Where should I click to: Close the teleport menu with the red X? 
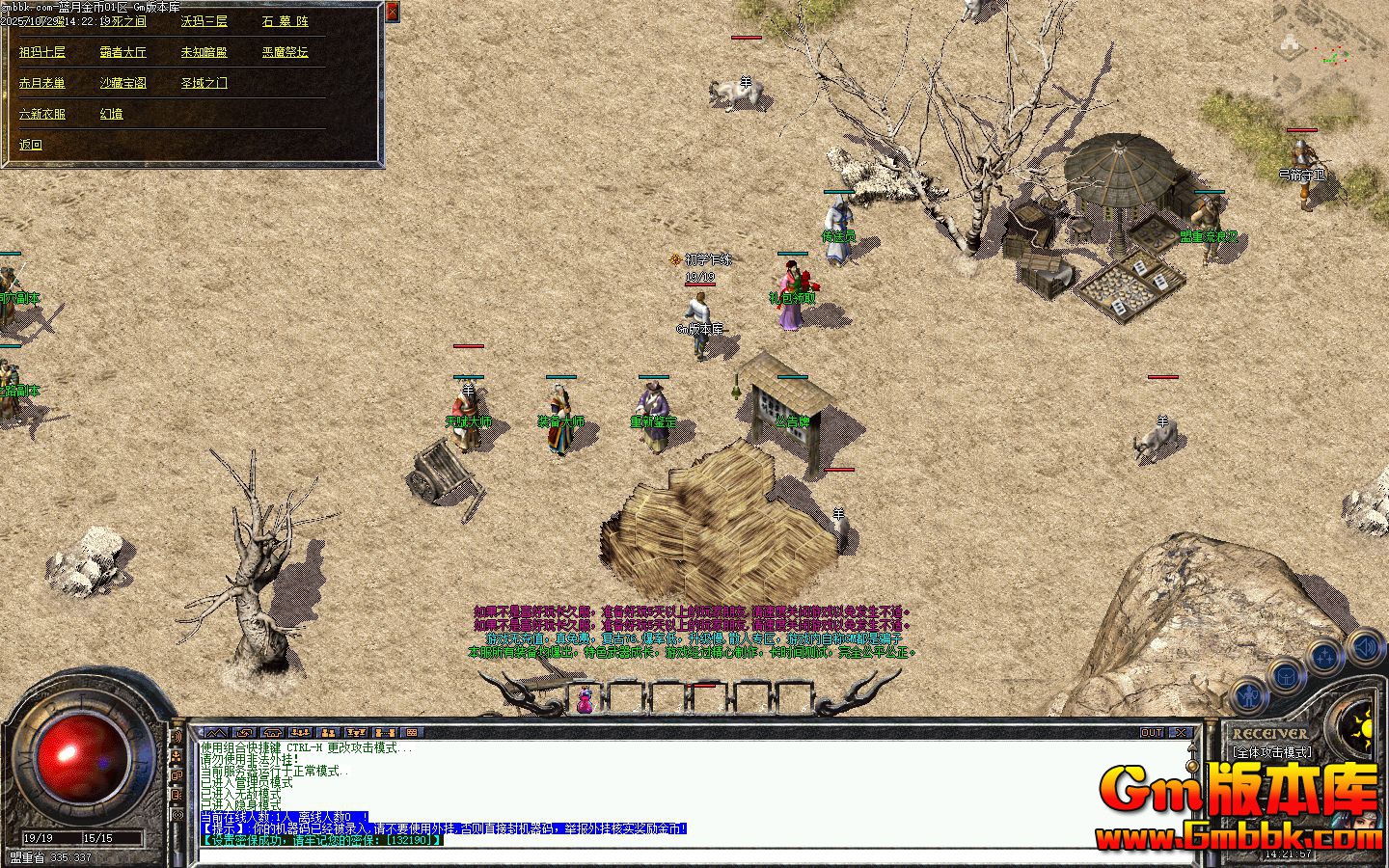tap(392, 12)
